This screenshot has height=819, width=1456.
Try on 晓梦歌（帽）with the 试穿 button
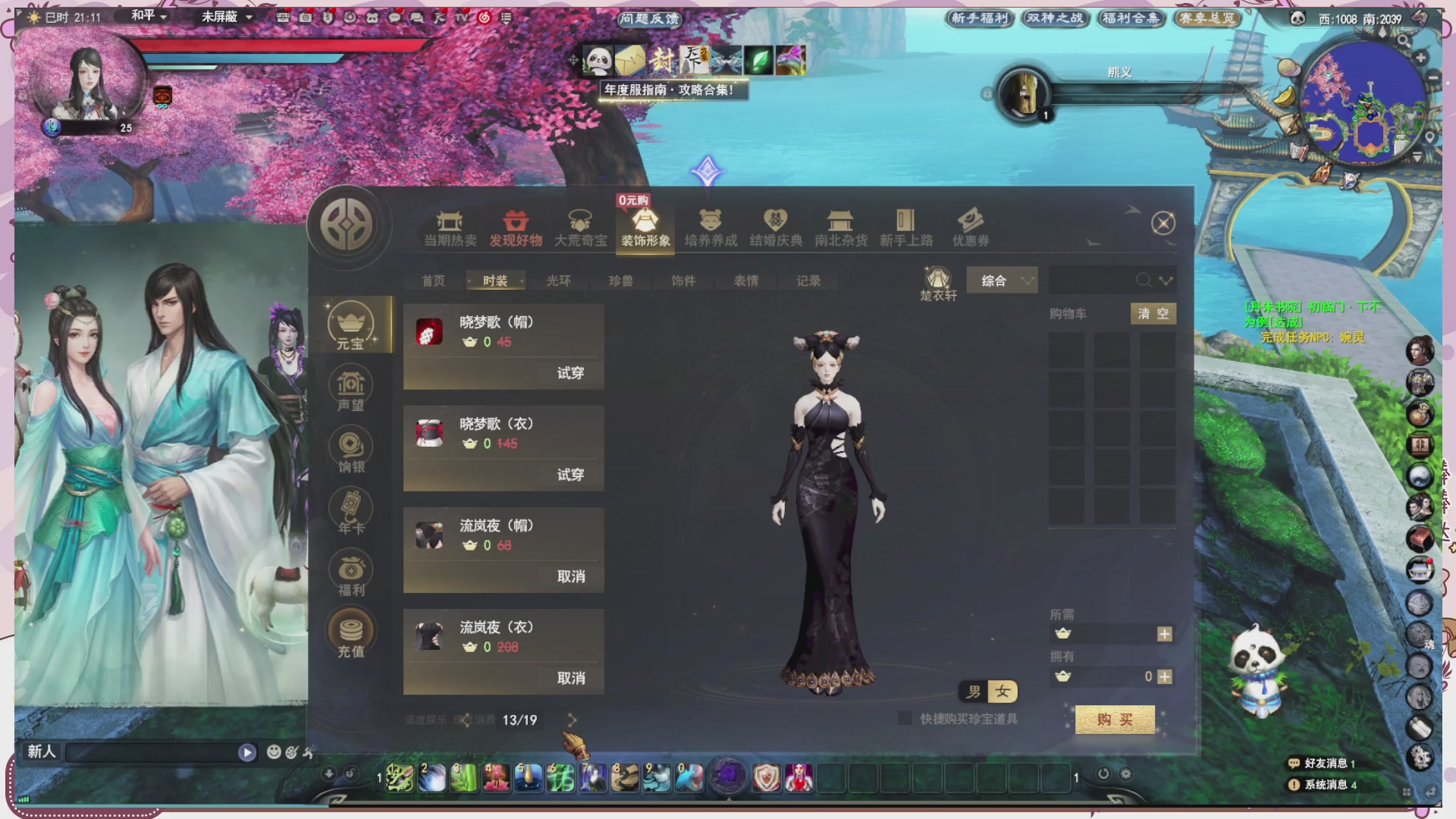point(571,373)
